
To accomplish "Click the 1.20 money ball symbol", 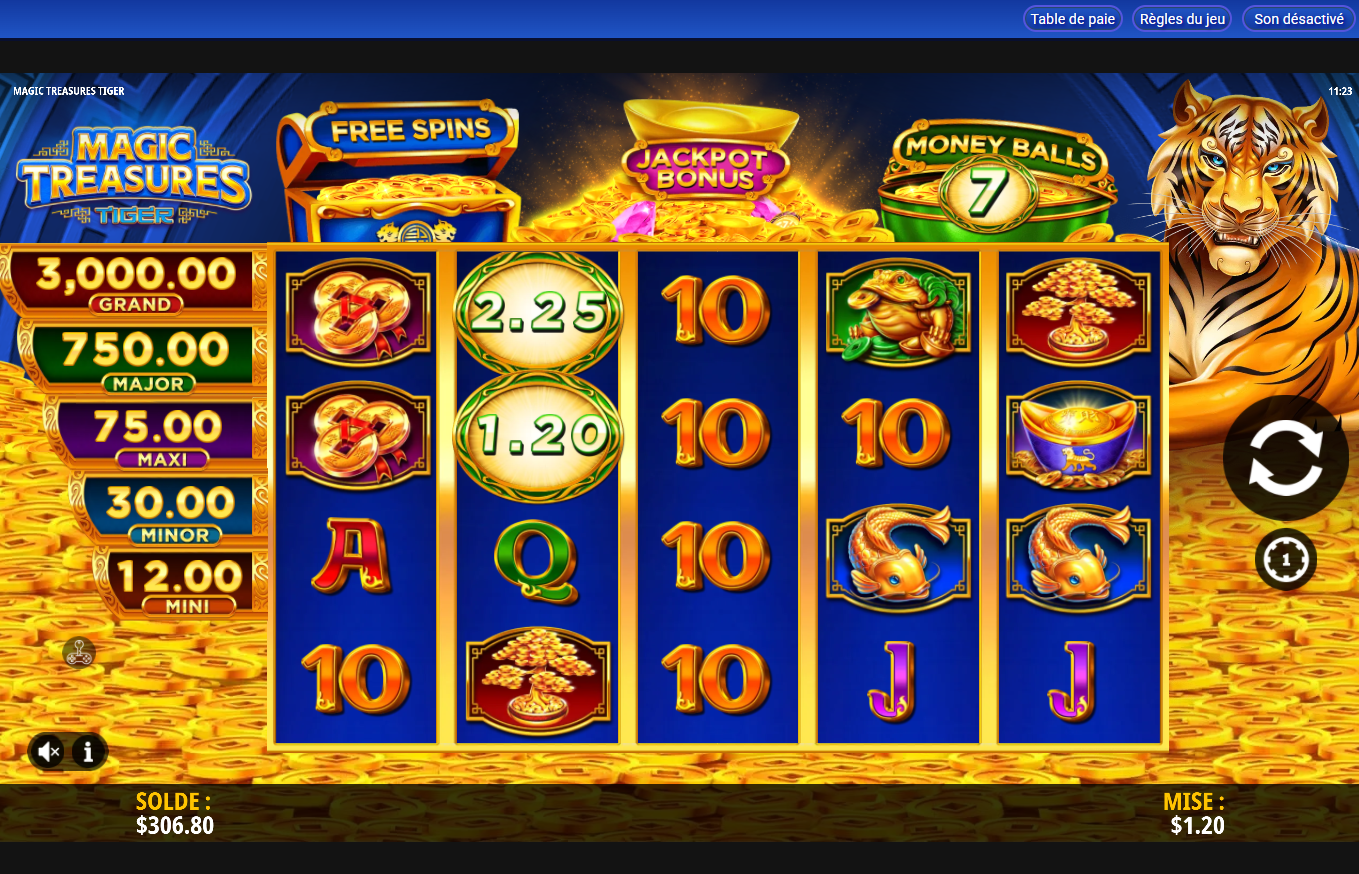I will tap(537, 434).
